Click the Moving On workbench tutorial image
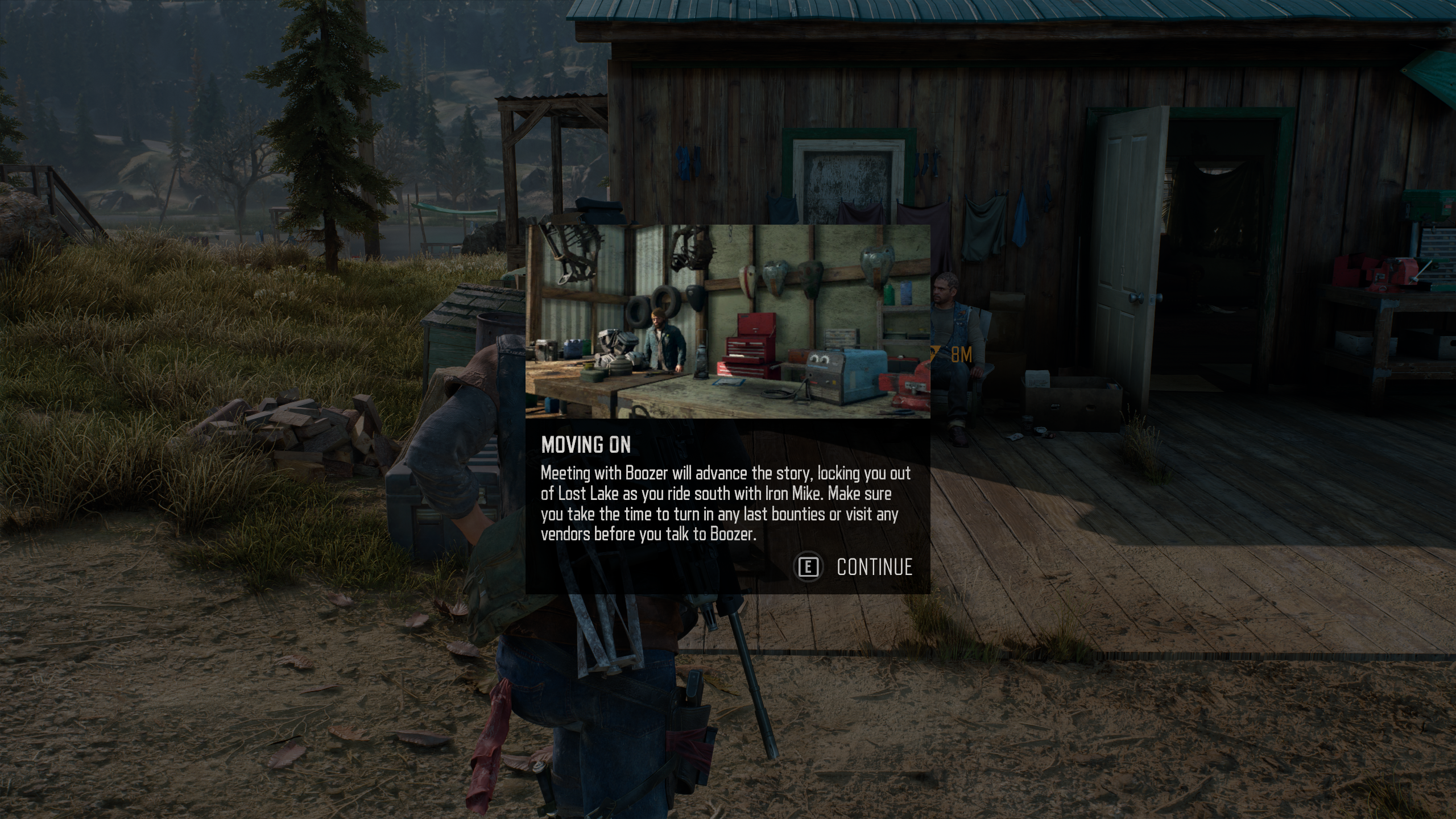1456x819 pixels. coord(727,321)
